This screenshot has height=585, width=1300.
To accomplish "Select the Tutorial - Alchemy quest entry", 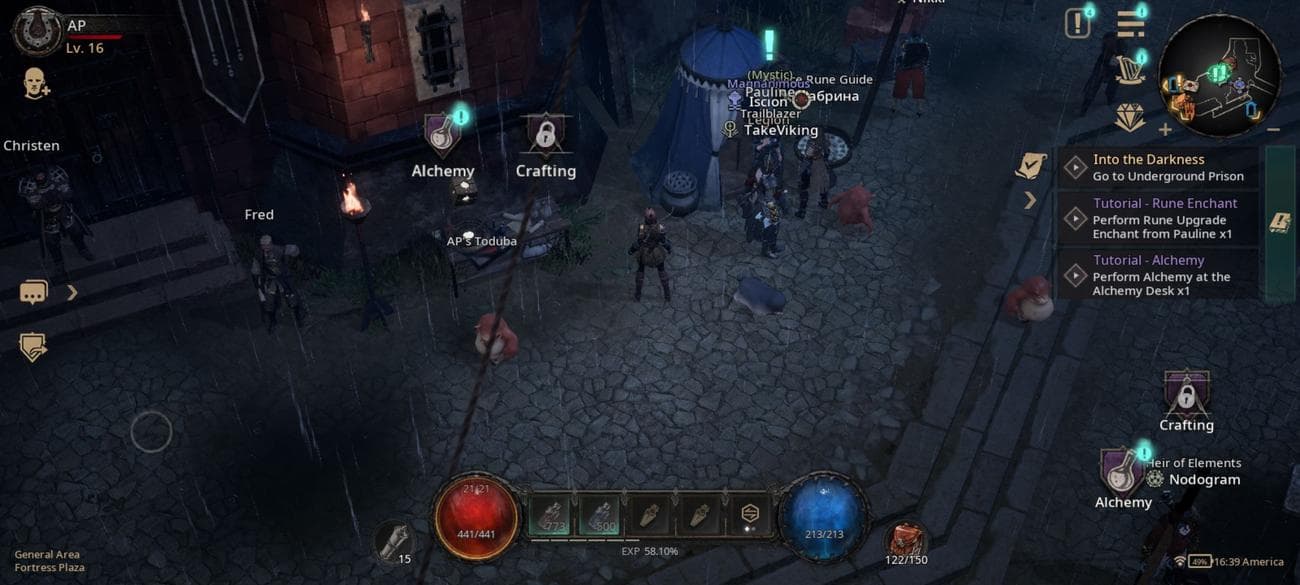I will (x=1158, y=275).
